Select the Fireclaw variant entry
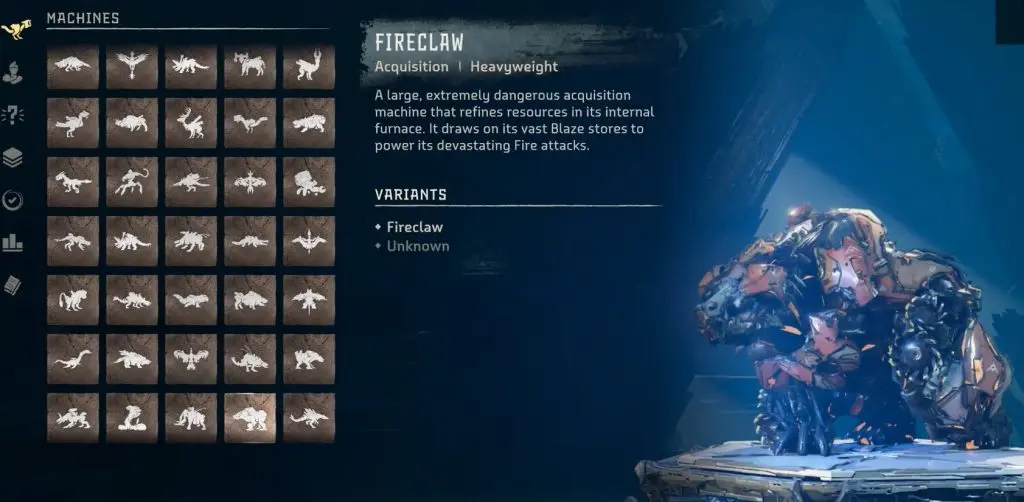The height and width of the screenshot is (502, 1024). pos(414,227)
